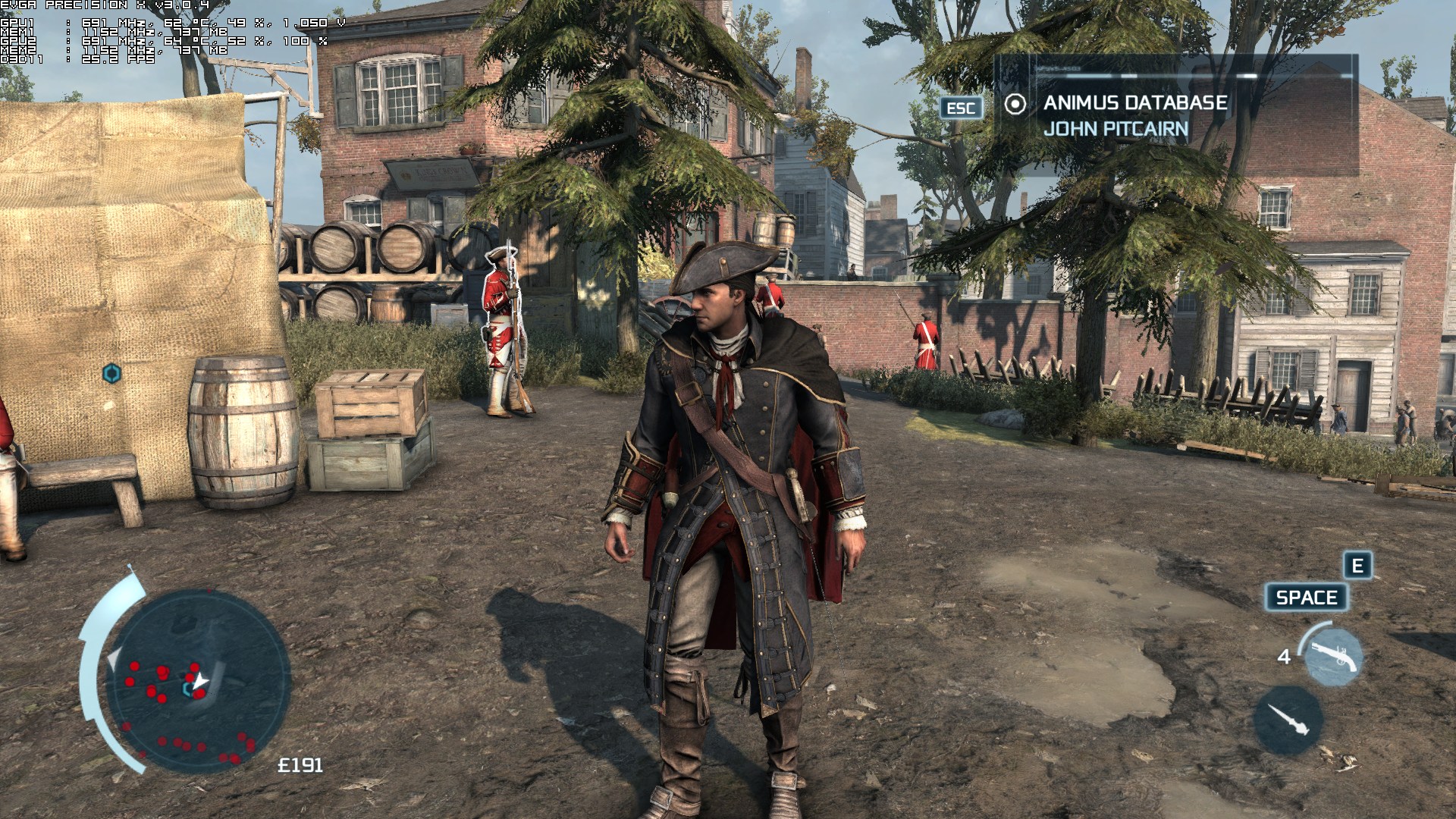Image resolution: width=1456 pixels, height=819 pixels.
Task: Select the flintlock pistol weapon icon
Action: tap(1332, 657)
